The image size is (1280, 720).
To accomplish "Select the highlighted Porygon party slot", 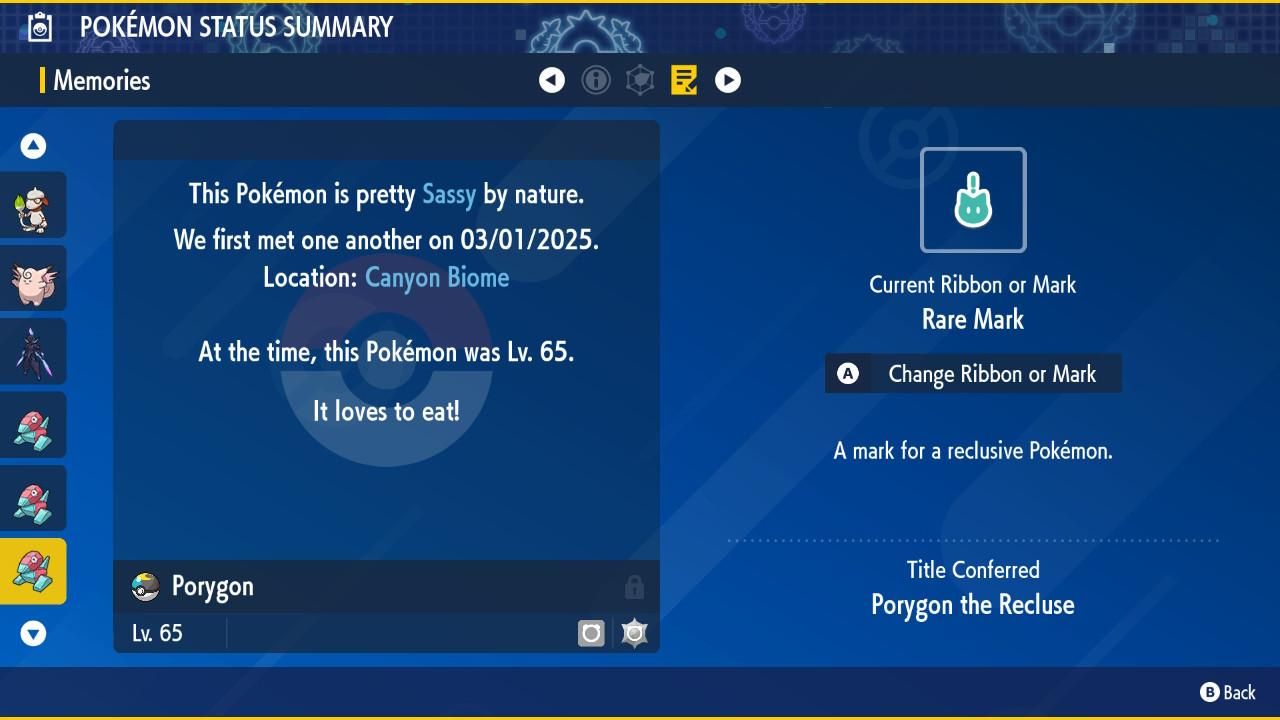I will click(x=33, y=571).
